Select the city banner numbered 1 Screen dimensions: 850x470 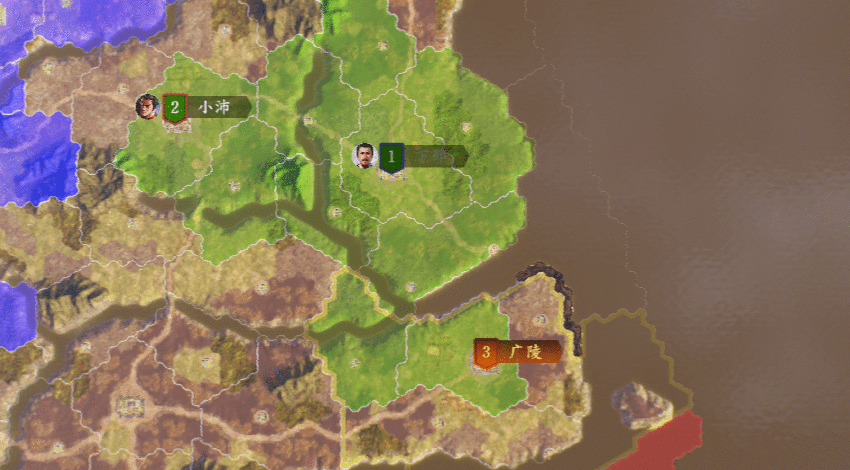pyautogui.click(x=423, y=156)
